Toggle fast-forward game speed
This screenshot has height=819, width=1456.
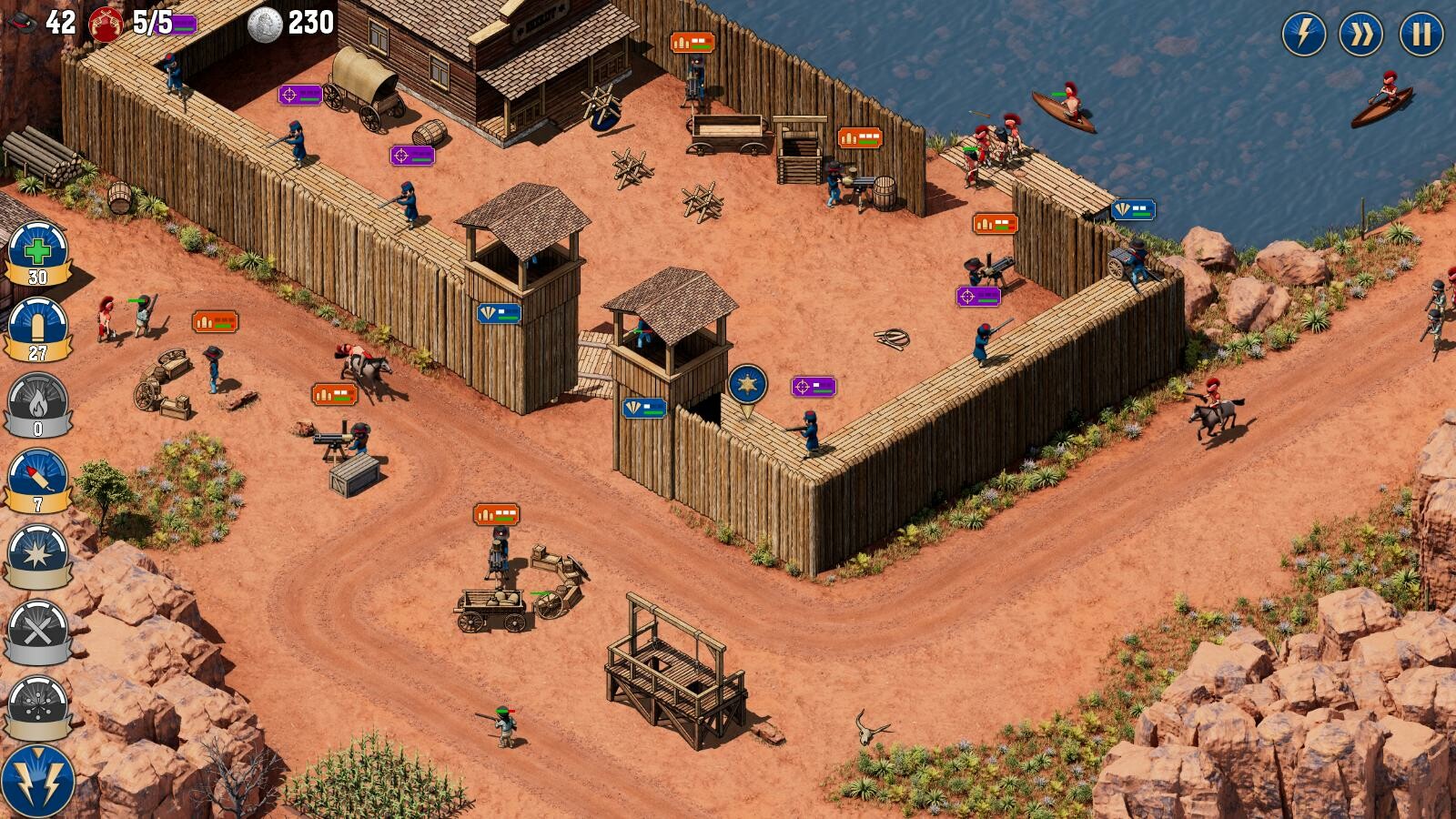[1360, 35]
